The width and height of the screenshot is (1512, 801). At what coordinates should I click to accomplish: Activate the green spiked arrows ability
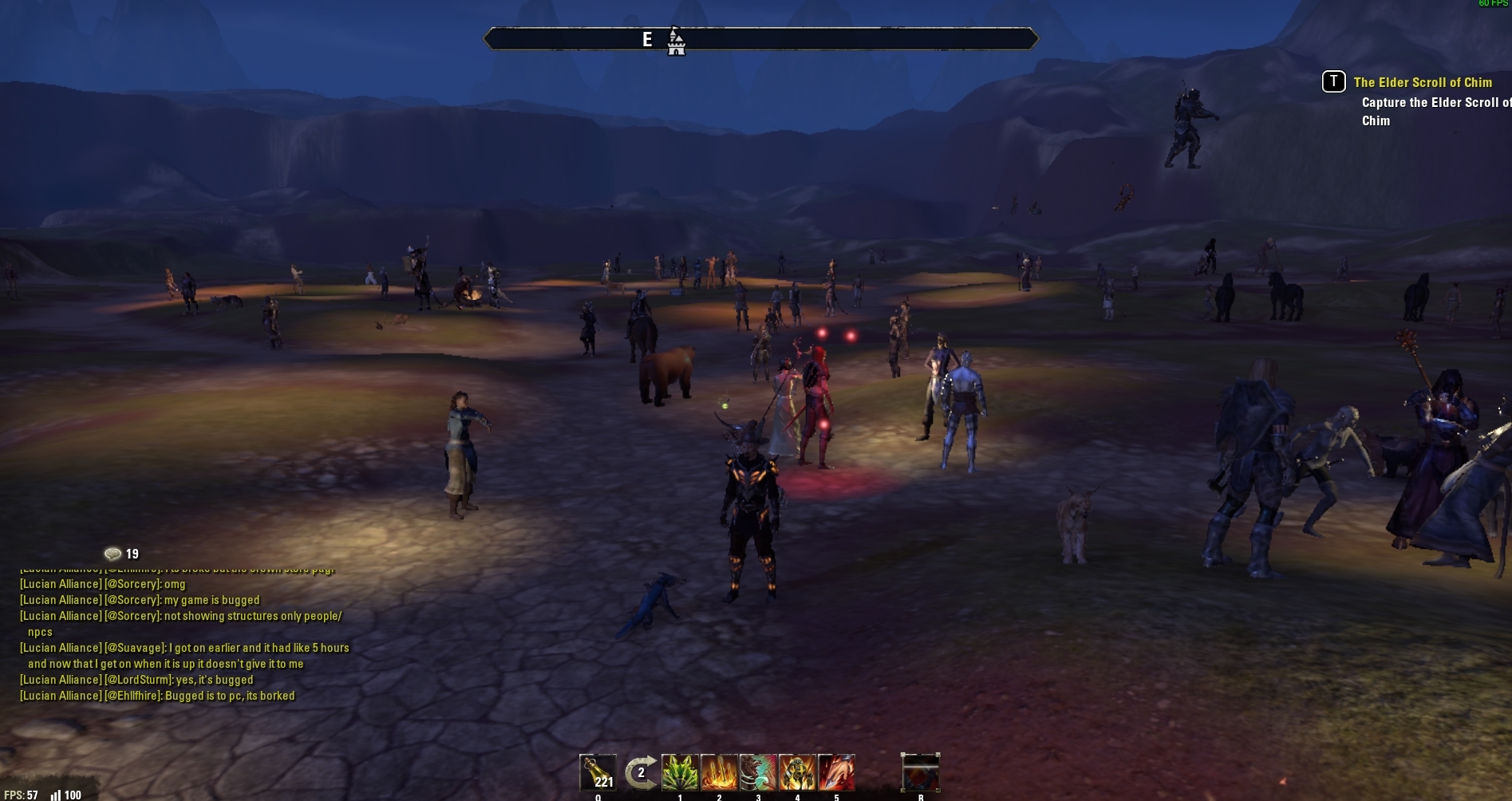[x=680, y=772]
